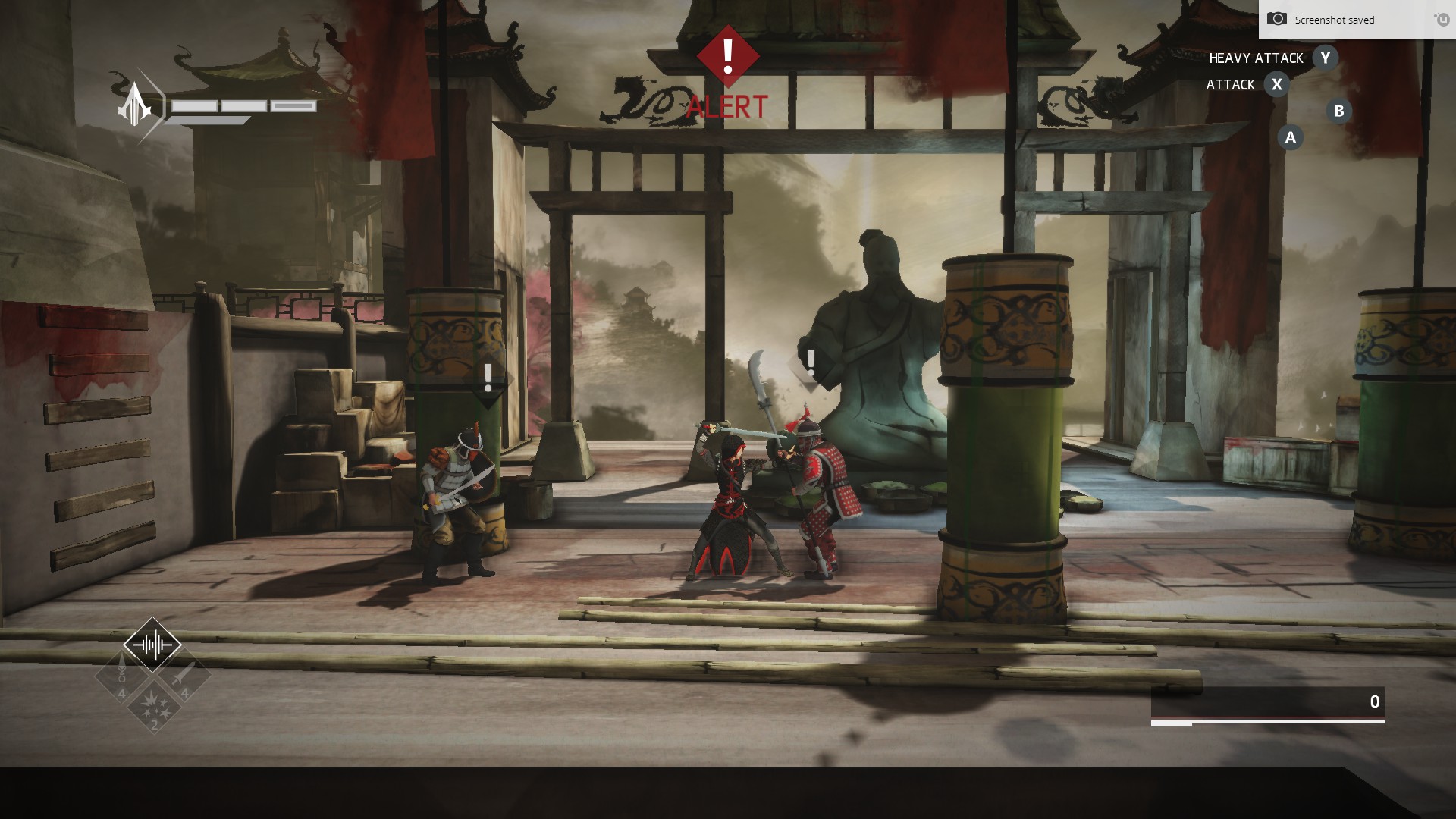Click the health bar at top left
1456x819 pixels.
(243, 106)
